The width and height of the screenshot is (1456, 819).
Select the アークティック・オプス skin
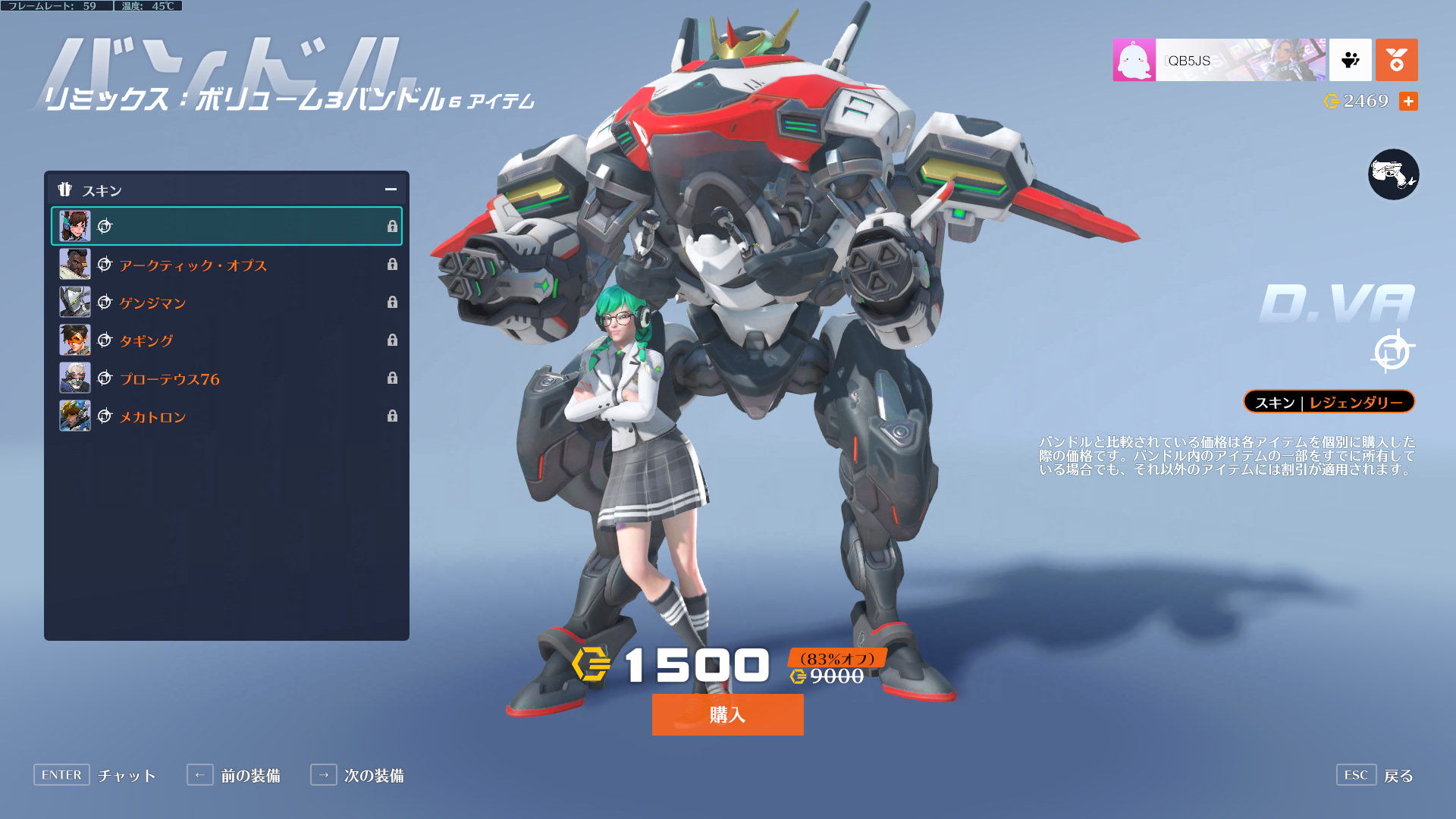[226, 265]
